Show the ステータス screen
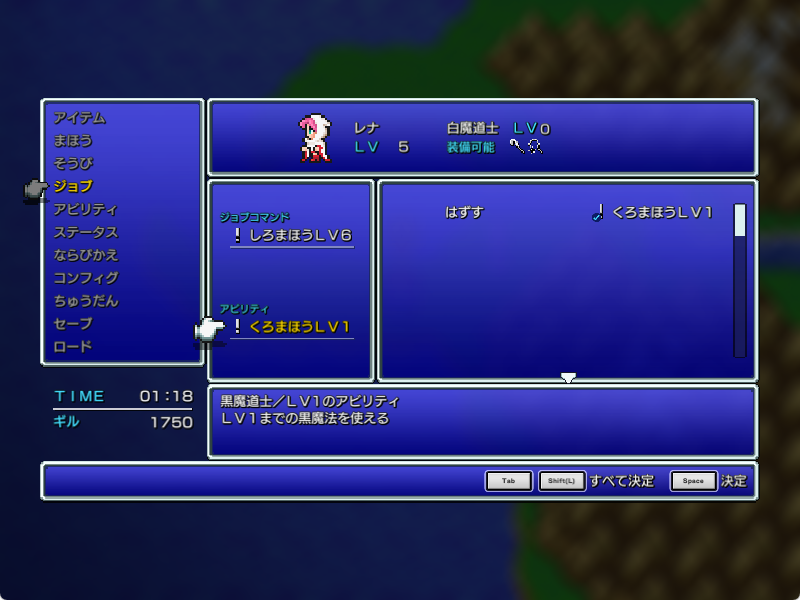 (85, 232)
